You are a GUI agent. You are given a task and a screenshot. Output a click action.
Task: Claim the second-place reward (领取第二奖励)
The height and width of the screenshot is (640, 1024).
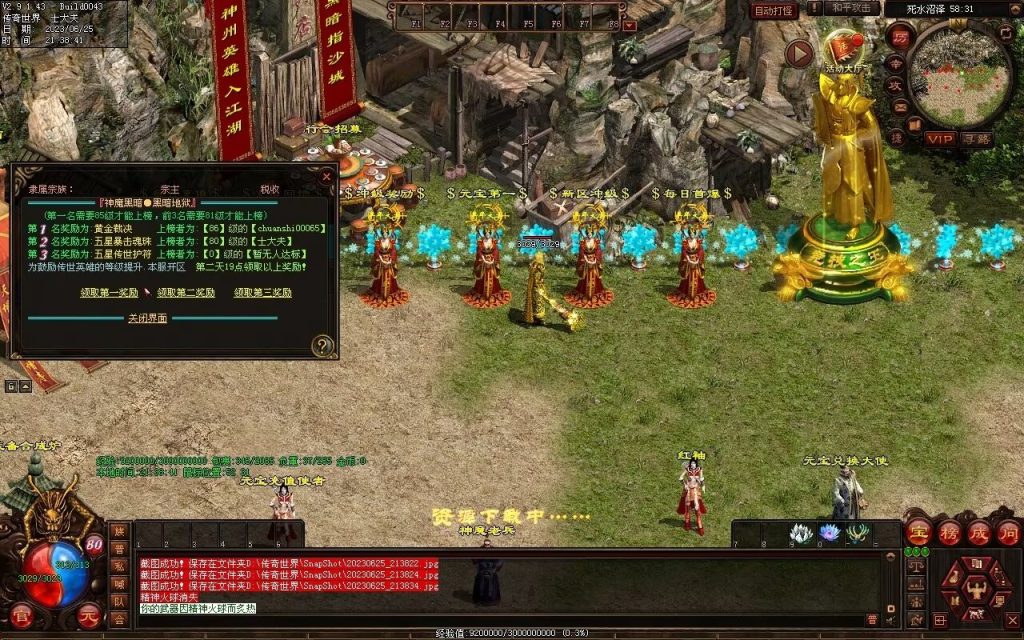186,293
